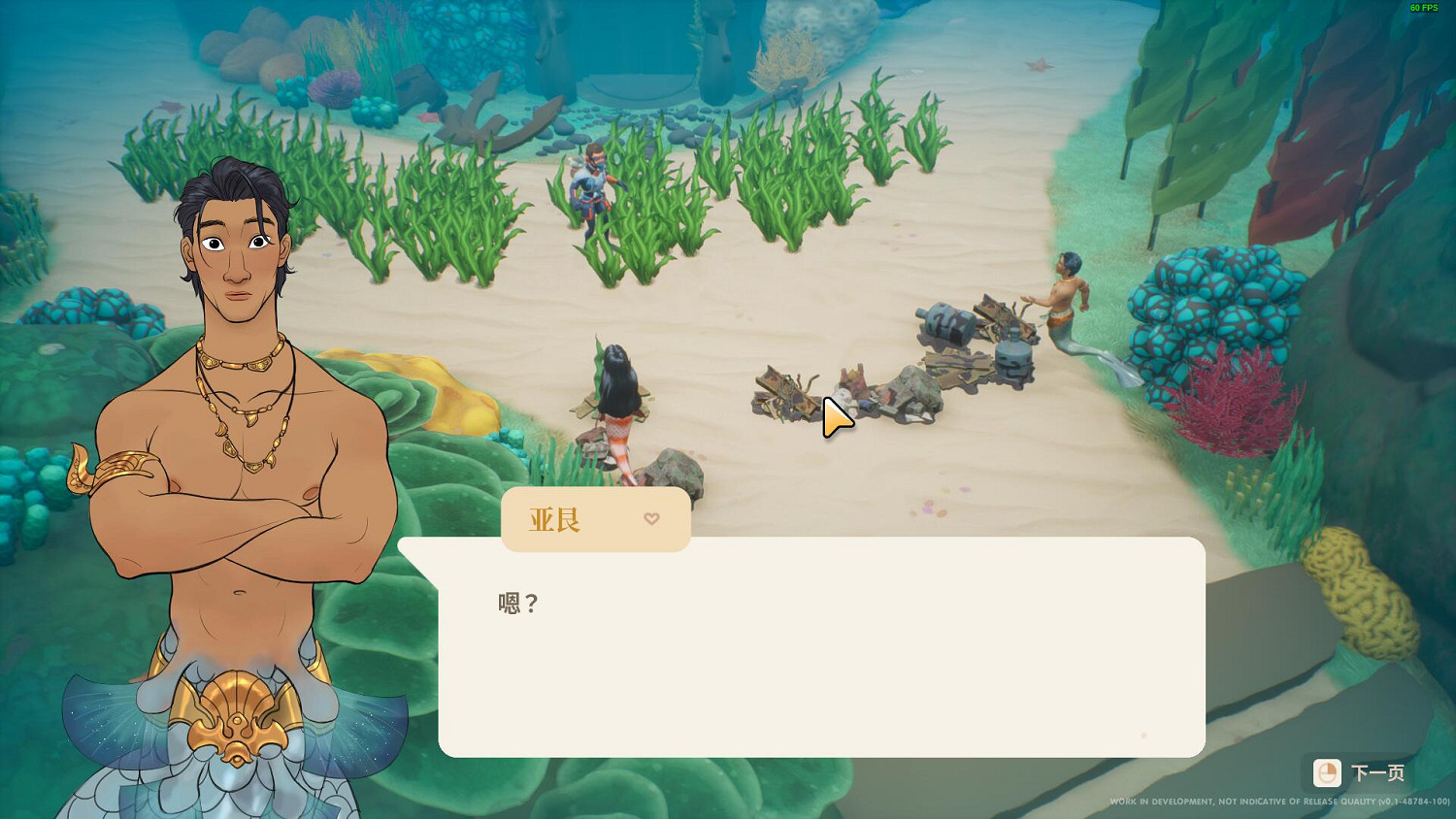Click the mouse-click icon on the 下一页 button
Image resolution: width=1456 pixels, height=819 pixels.
pos(1328,773)
